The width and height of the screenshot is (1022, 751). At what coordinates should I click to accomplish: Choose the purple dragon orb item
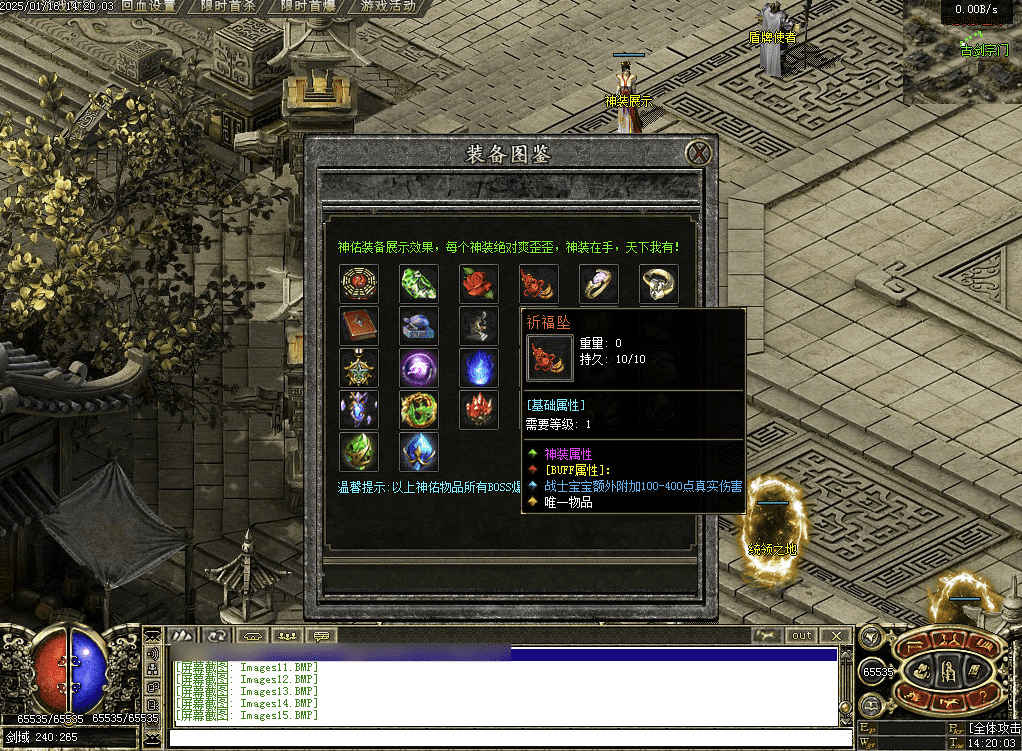coord(419,368)
